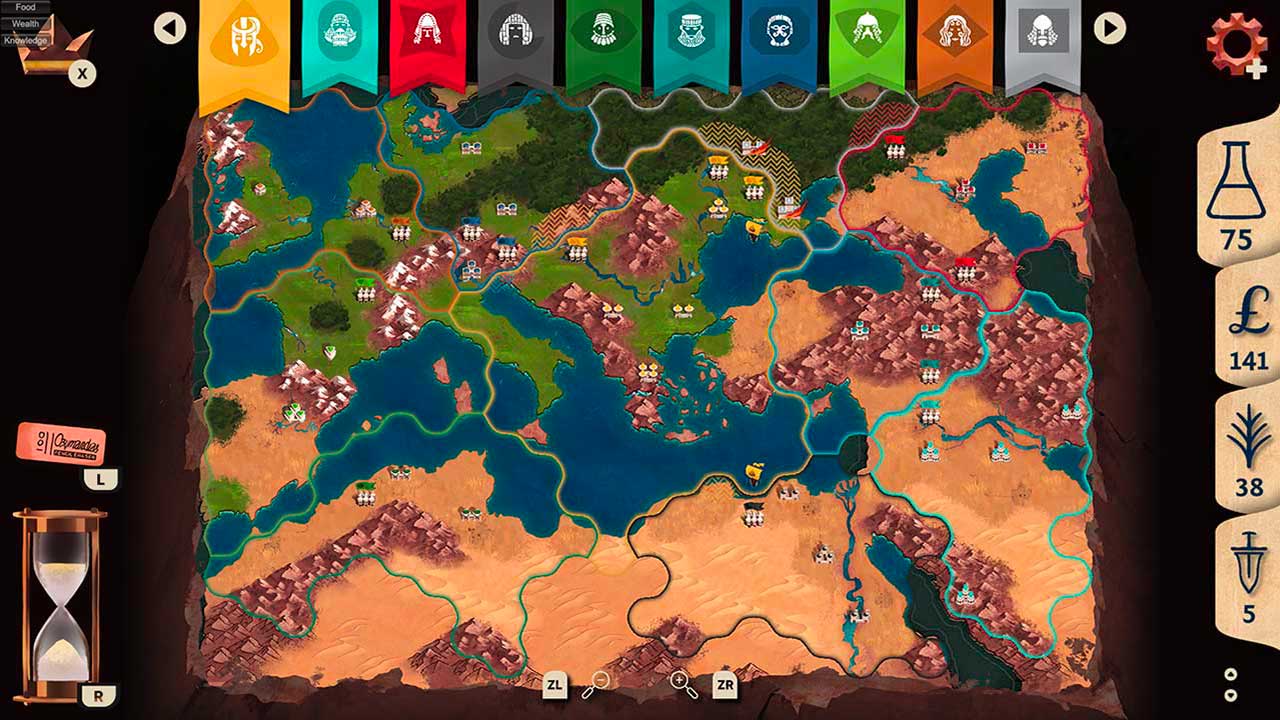Toggle the Food map overlay
This screenshot has width=1280, height=720.
(24, 6)
